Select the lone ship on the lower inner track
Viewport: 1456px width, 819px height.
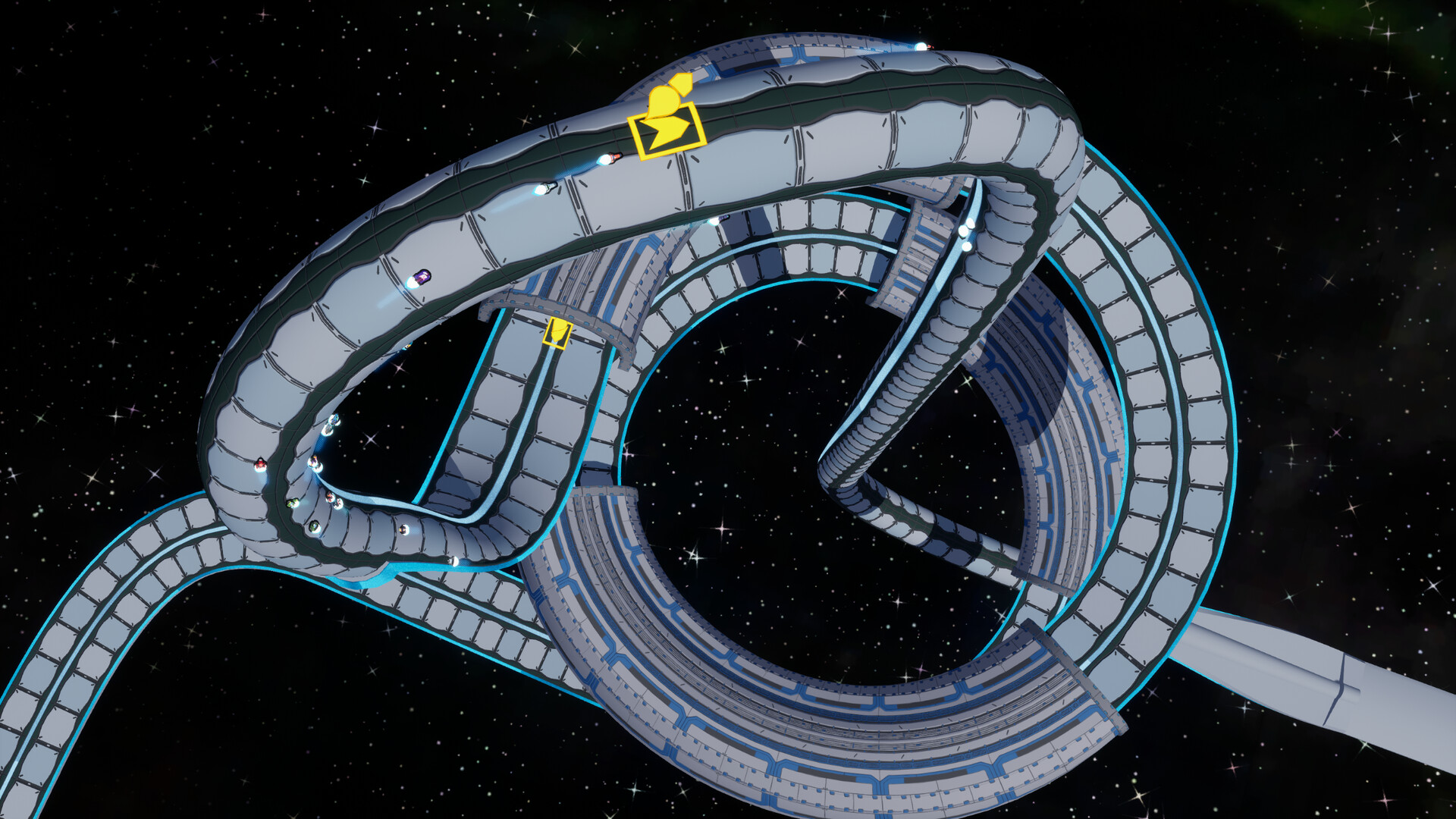pyautogui.click(x=453, y=563)
